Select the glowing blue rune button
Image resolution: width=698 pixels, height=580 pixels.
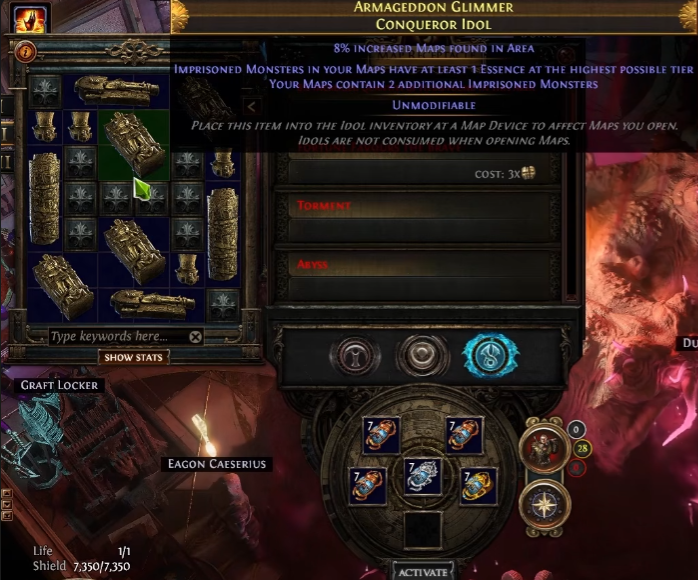coord(490,356)
